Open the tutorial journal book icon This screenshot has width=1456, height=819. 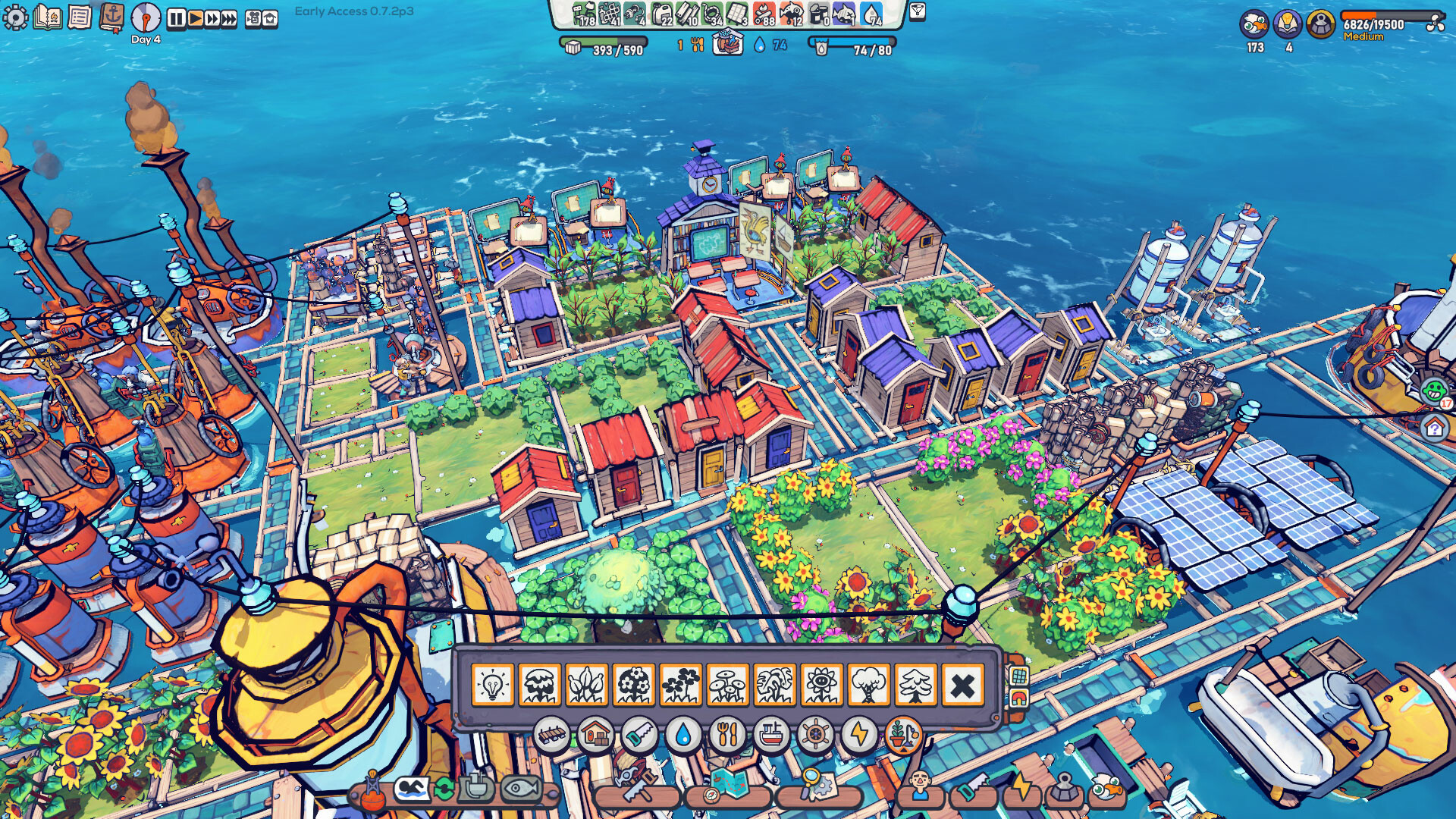47,17
